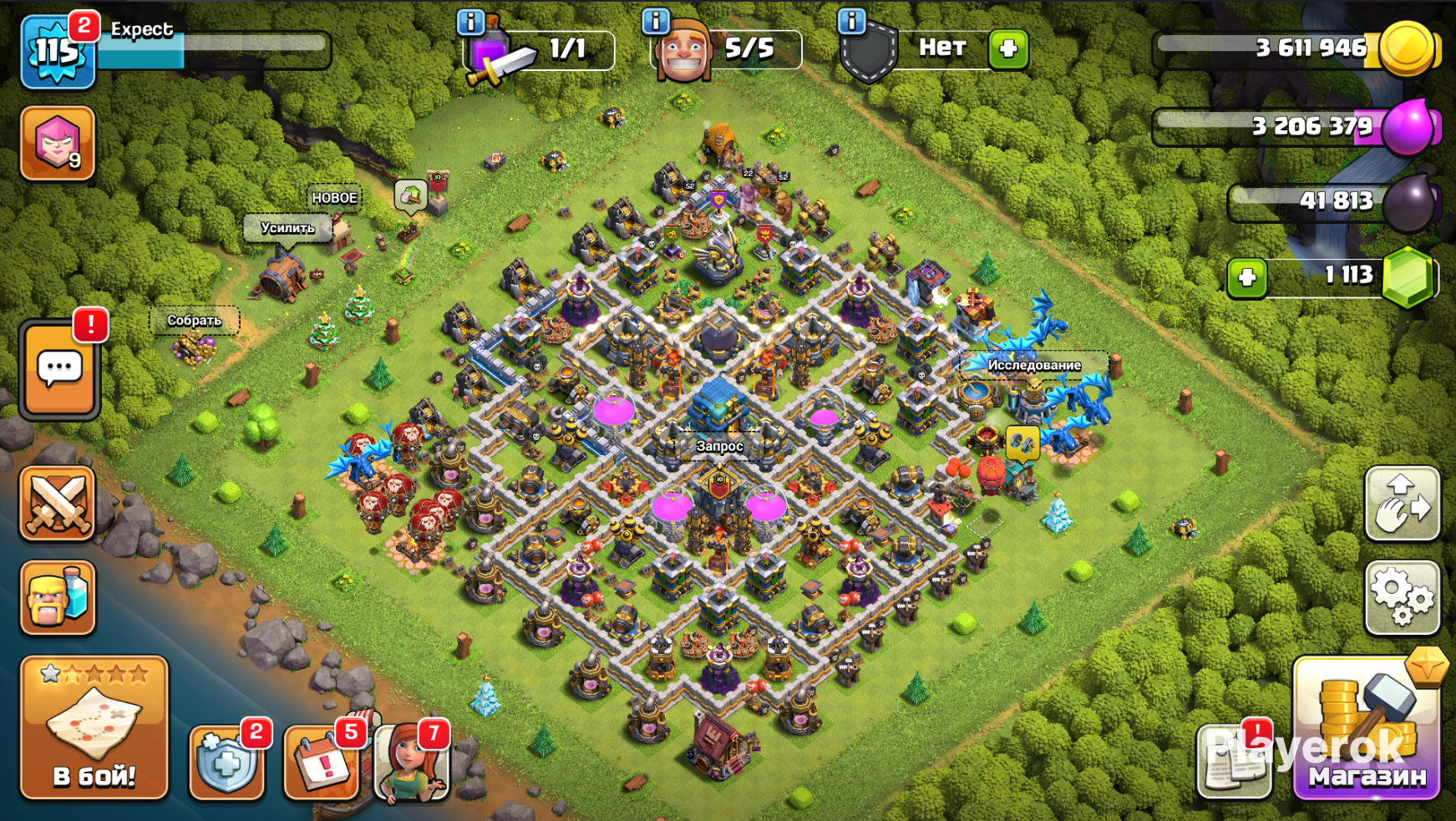Enter layout edit mode with hand arrows button
Image resolution: width=1456 pixels, height=821 pixels.
(x=1402, y=504)
